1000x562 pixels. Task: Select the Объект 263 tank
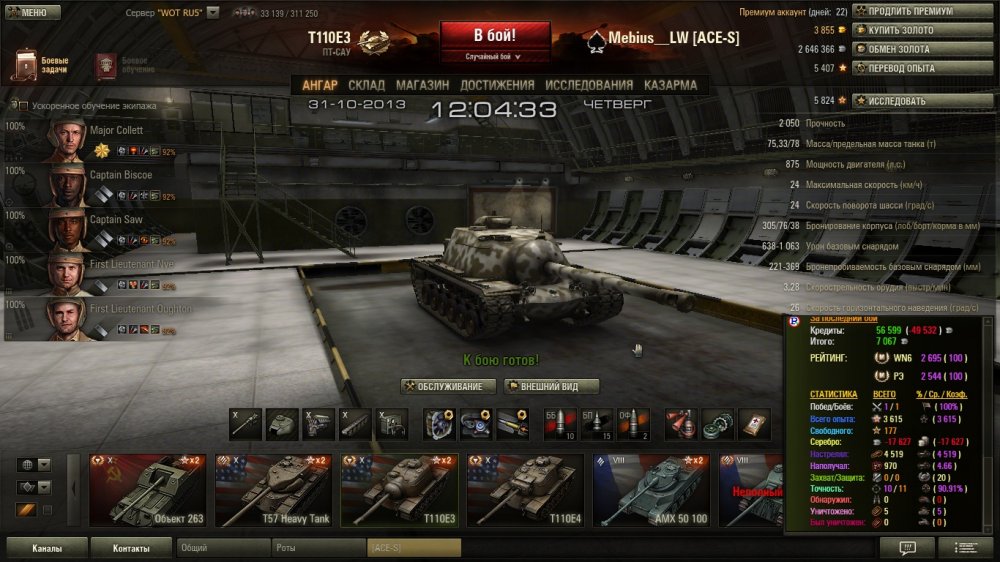coord(149,489)
